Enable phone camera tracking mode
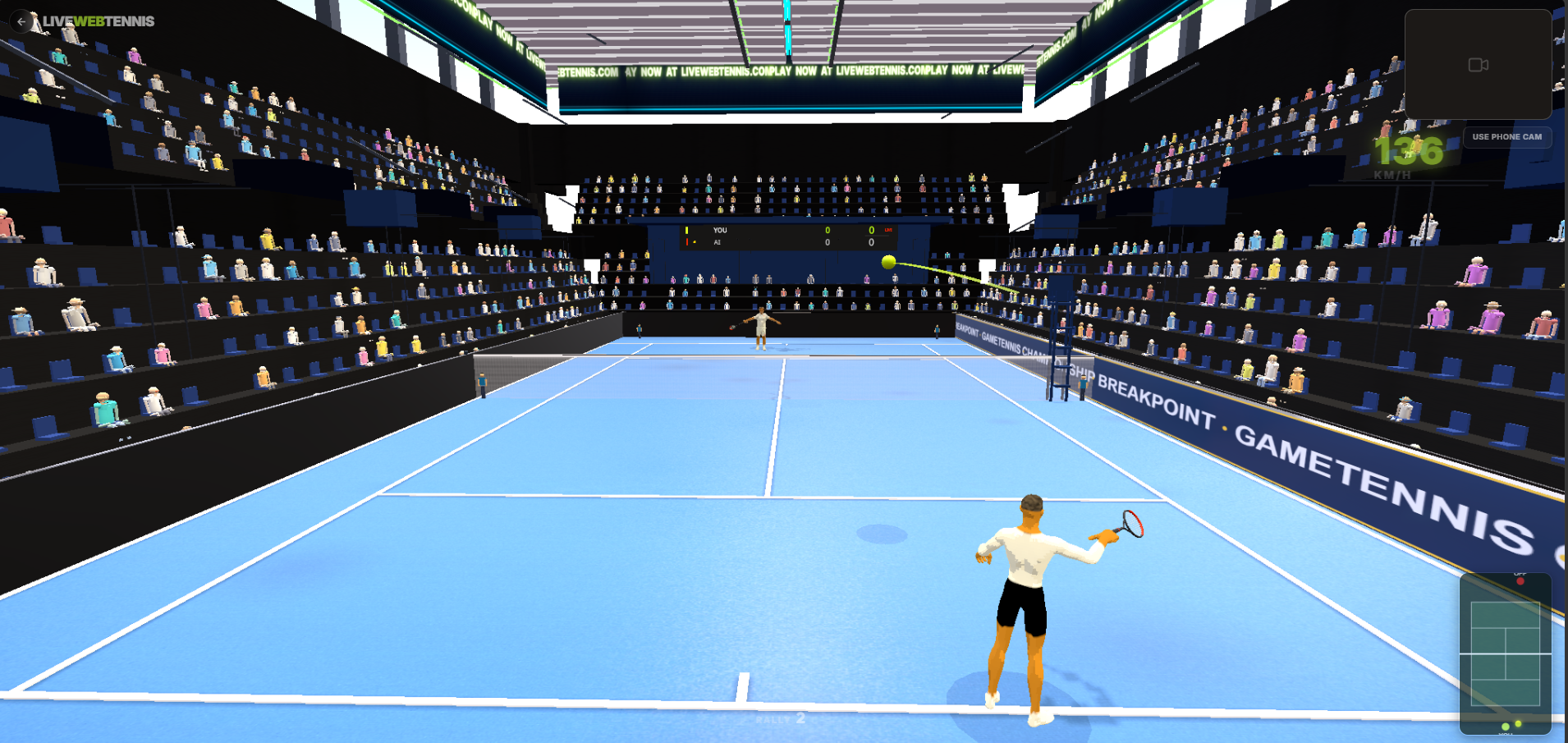1568x743 pixels. click(x=1506, y=137)
